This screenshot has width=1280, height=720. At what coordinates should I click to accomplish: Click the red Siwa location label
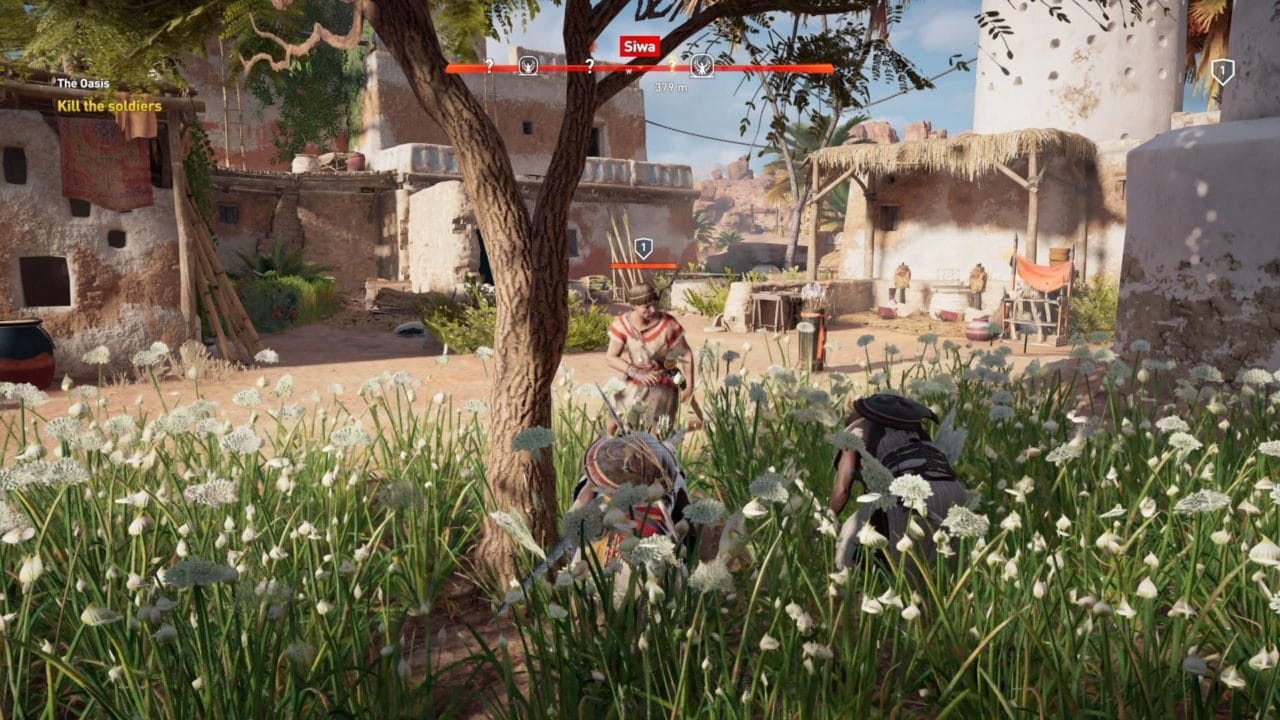(635, 46)
